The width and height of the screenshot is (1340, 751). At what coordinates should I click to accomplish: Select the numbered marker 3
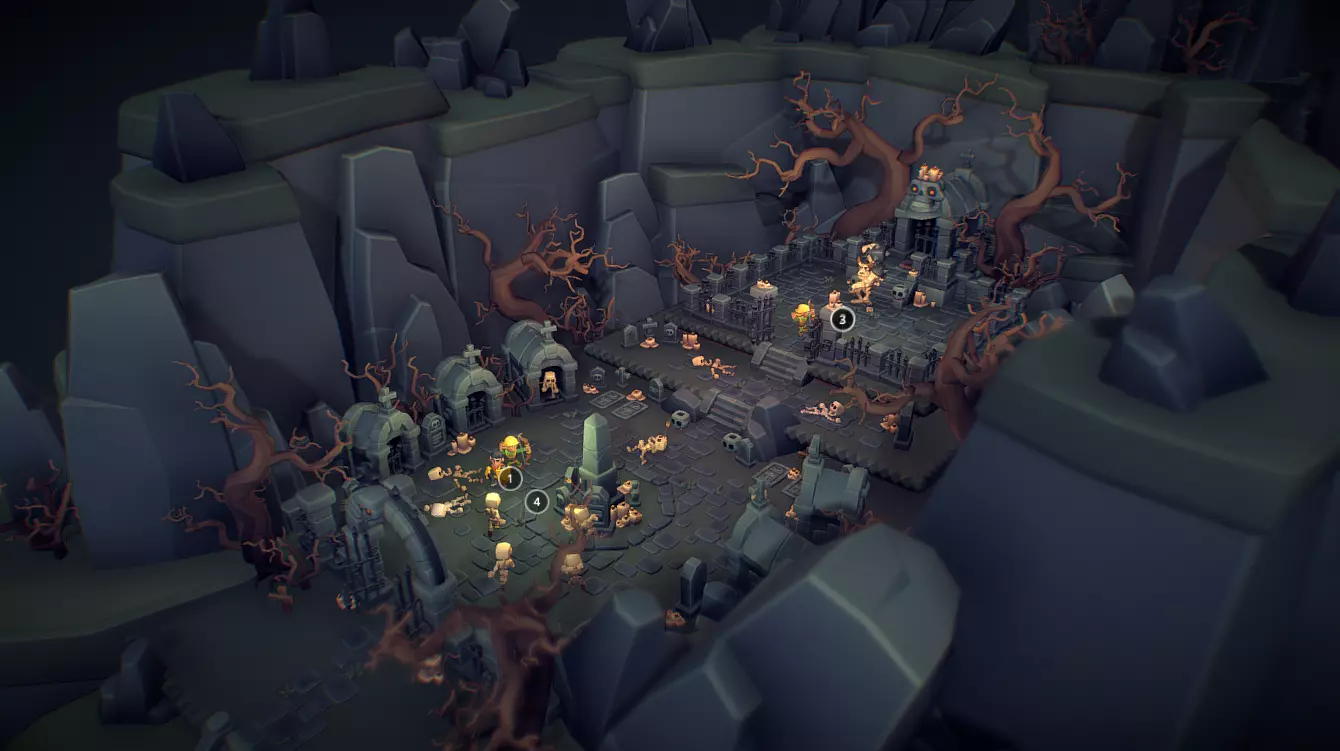(x=841, y=319)
